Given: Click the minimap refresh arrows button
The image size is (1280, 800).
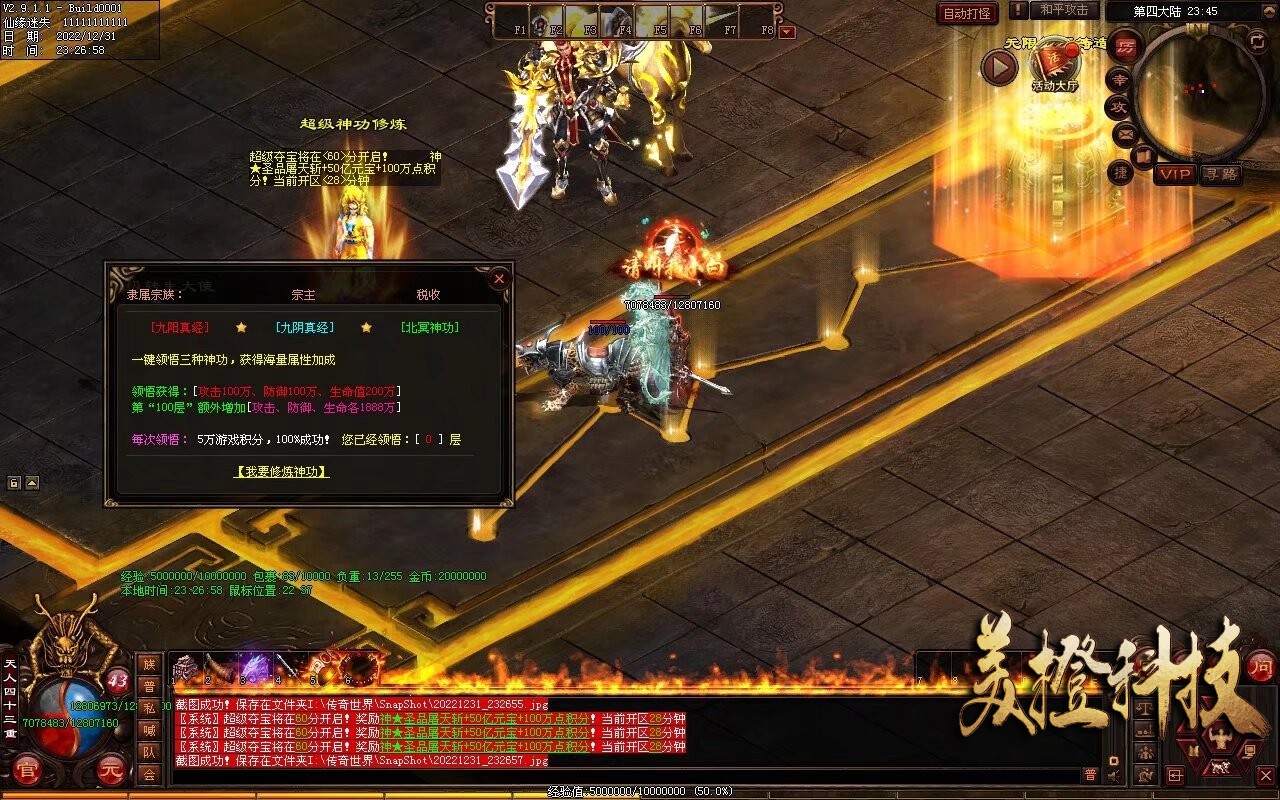Looking at the screenshot, I should point(1258,40).
